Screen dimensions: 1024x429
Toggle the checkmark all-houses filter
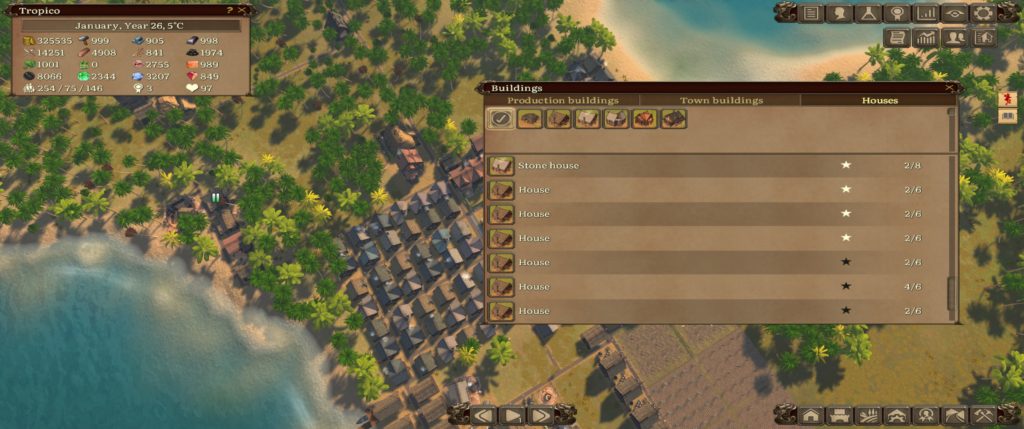click(500, 119)
